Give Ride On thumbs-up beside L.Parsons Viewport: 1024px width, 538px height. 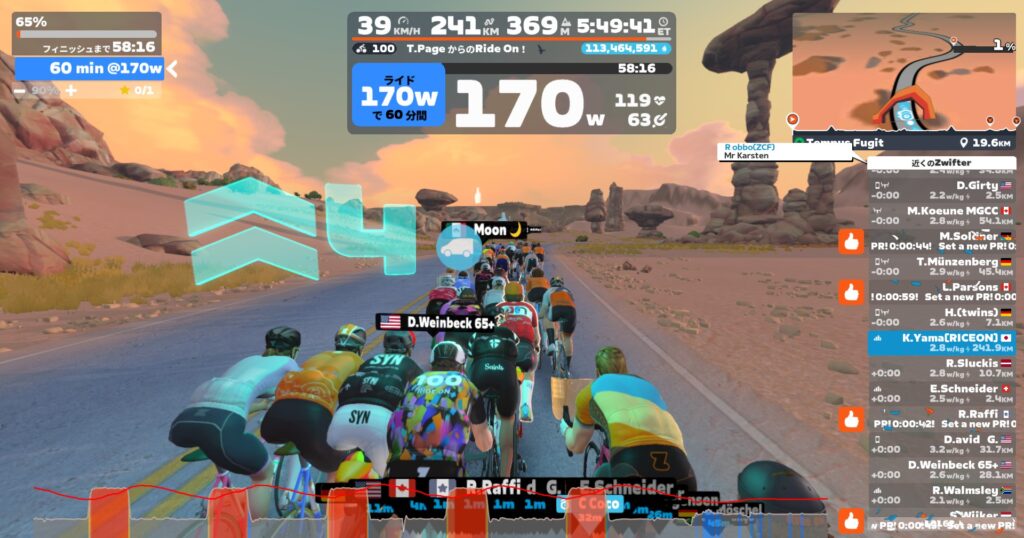pos(851,292)
